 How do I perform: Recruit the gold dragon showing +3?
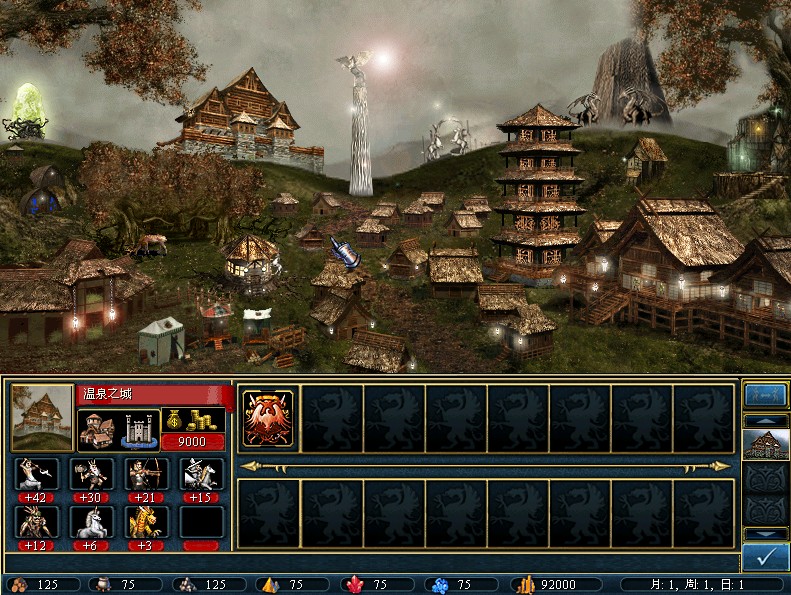point(146,521)
